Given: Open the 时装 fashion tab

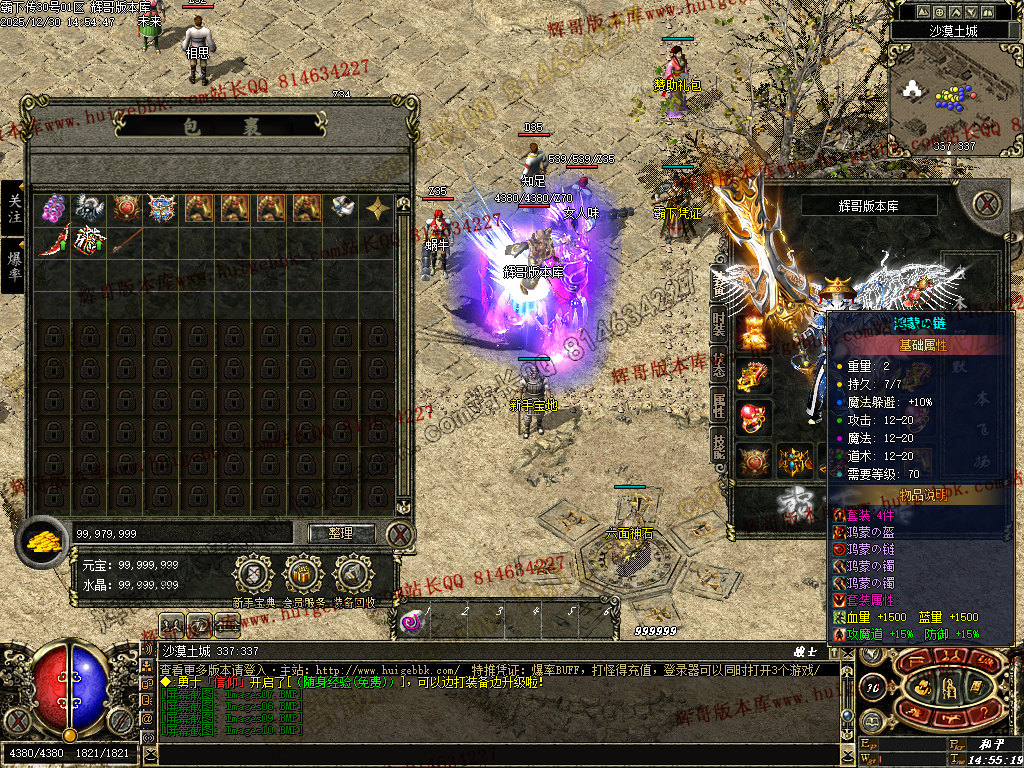Looking at the screenshot, I should pos(719,326).
